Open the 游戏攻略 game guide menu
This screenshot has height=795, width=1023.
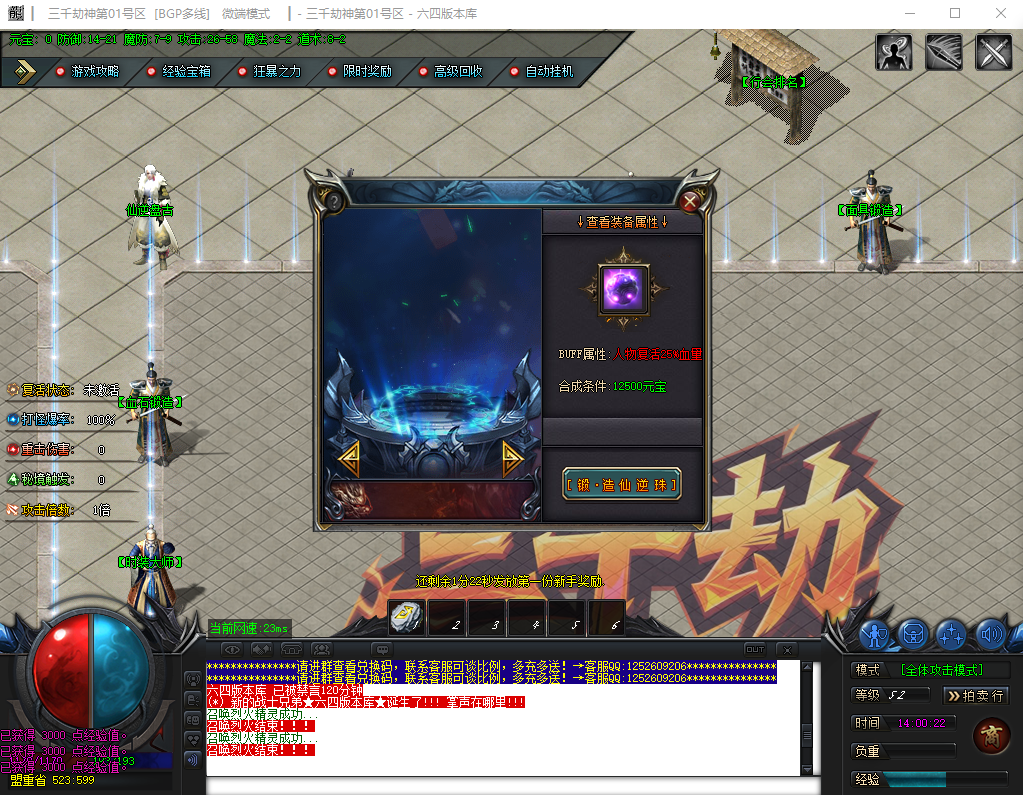[87, 72]
